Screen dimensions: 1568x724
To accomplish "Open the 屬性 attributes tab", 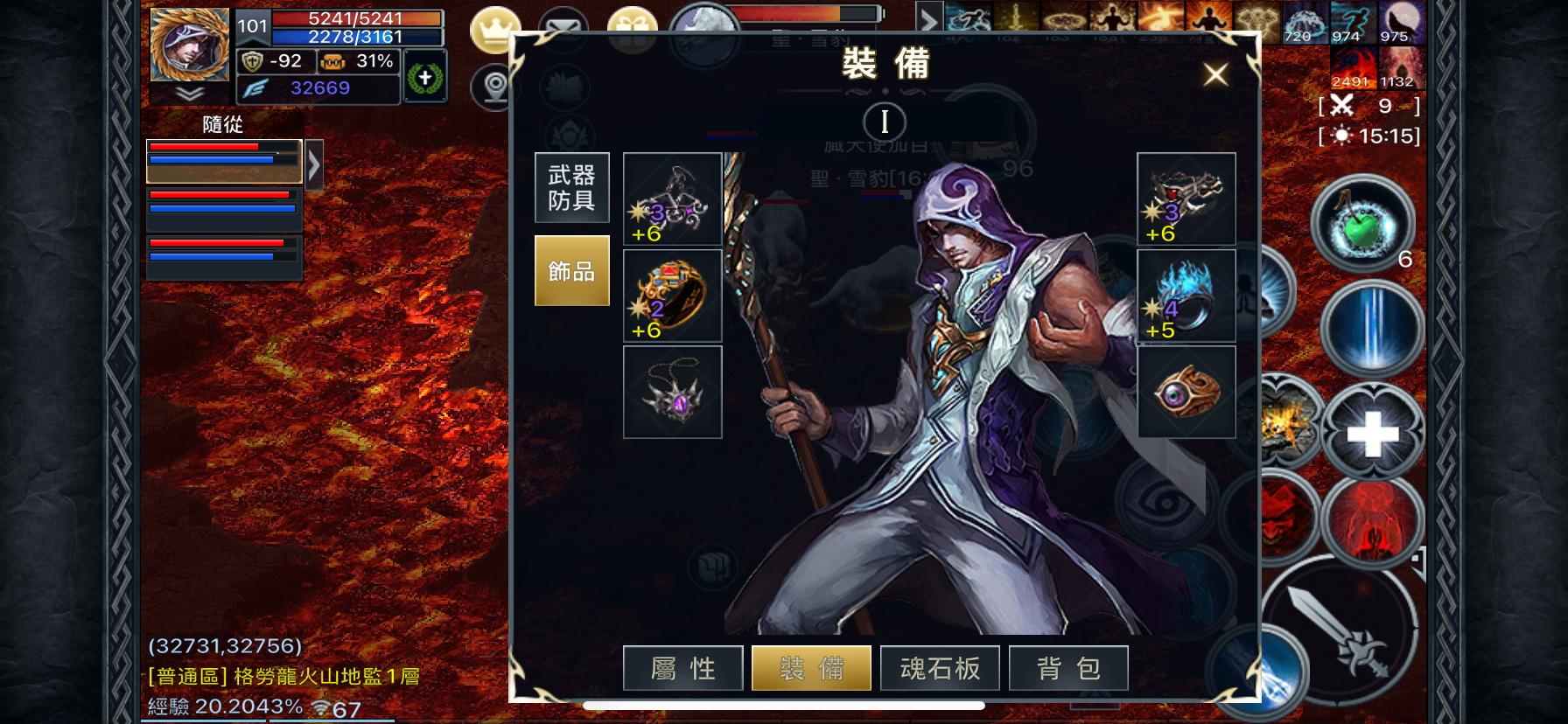I will (x=682, y=669).
